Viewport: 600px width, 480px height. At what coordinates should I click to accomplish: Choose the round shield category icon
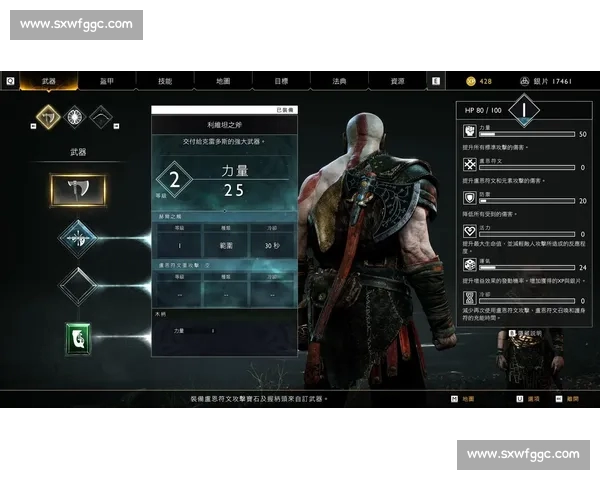click(74, 117)
